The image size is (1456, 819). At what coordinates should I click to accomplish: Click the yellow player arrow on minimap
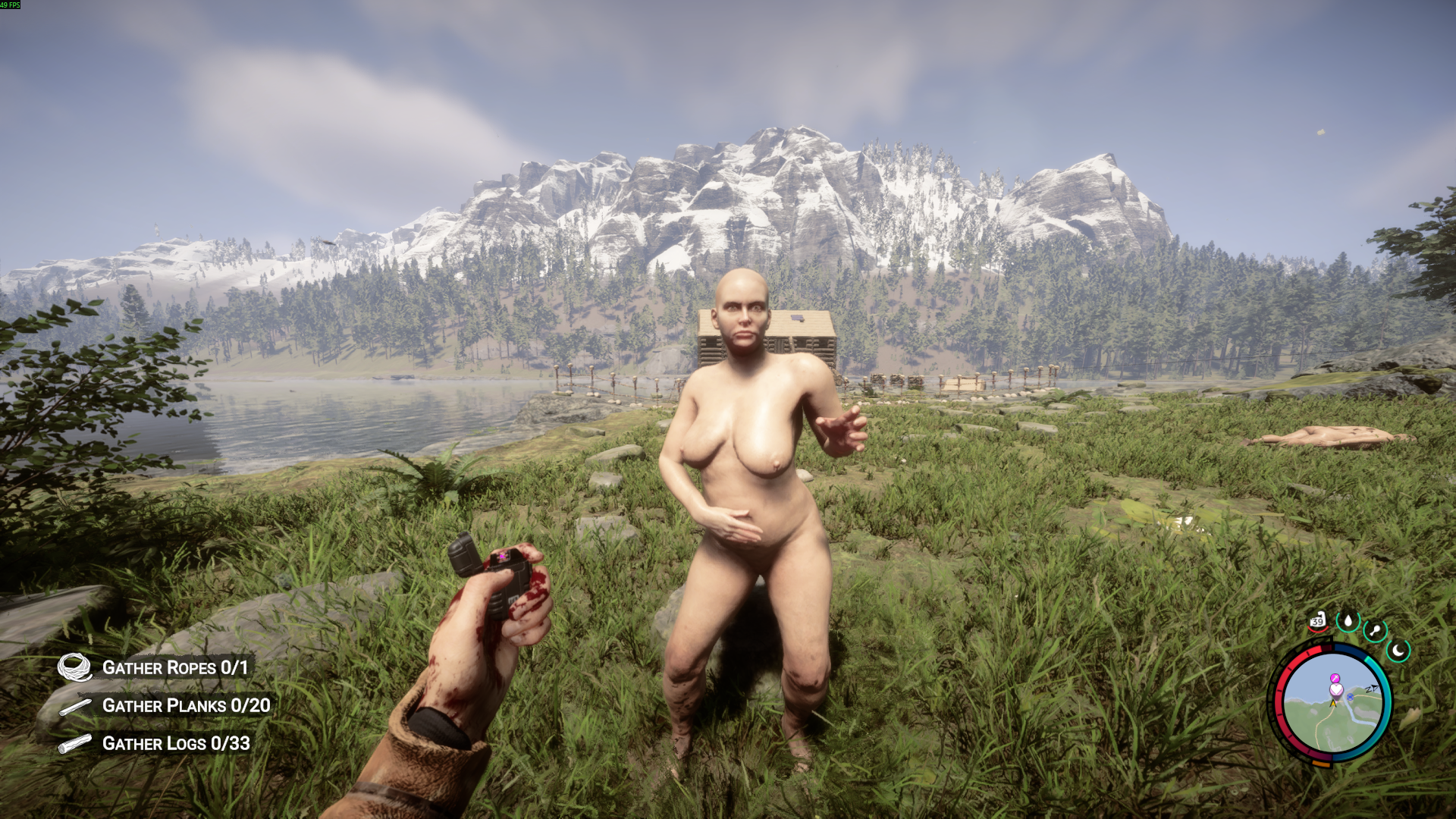pyautogui.click(x=1333, y=704)
